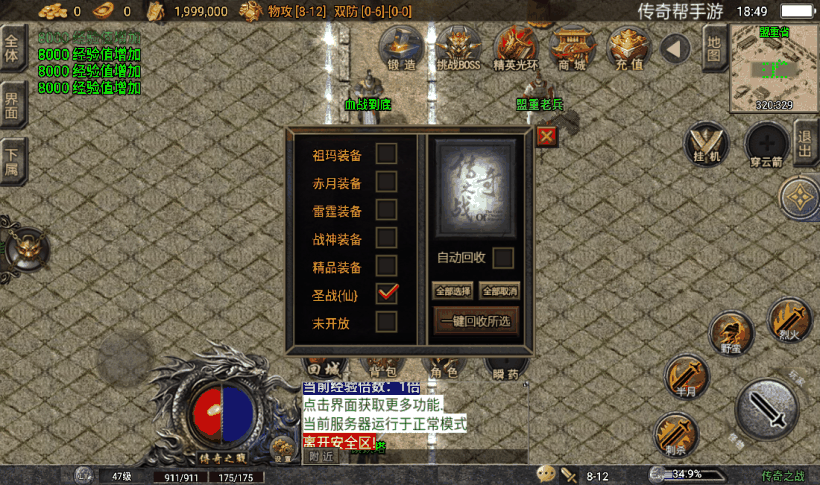This screenshot has height=485, width=820.
Task: Open the 商城 shop
Action: pyautogui.click(x=573, y=47)
